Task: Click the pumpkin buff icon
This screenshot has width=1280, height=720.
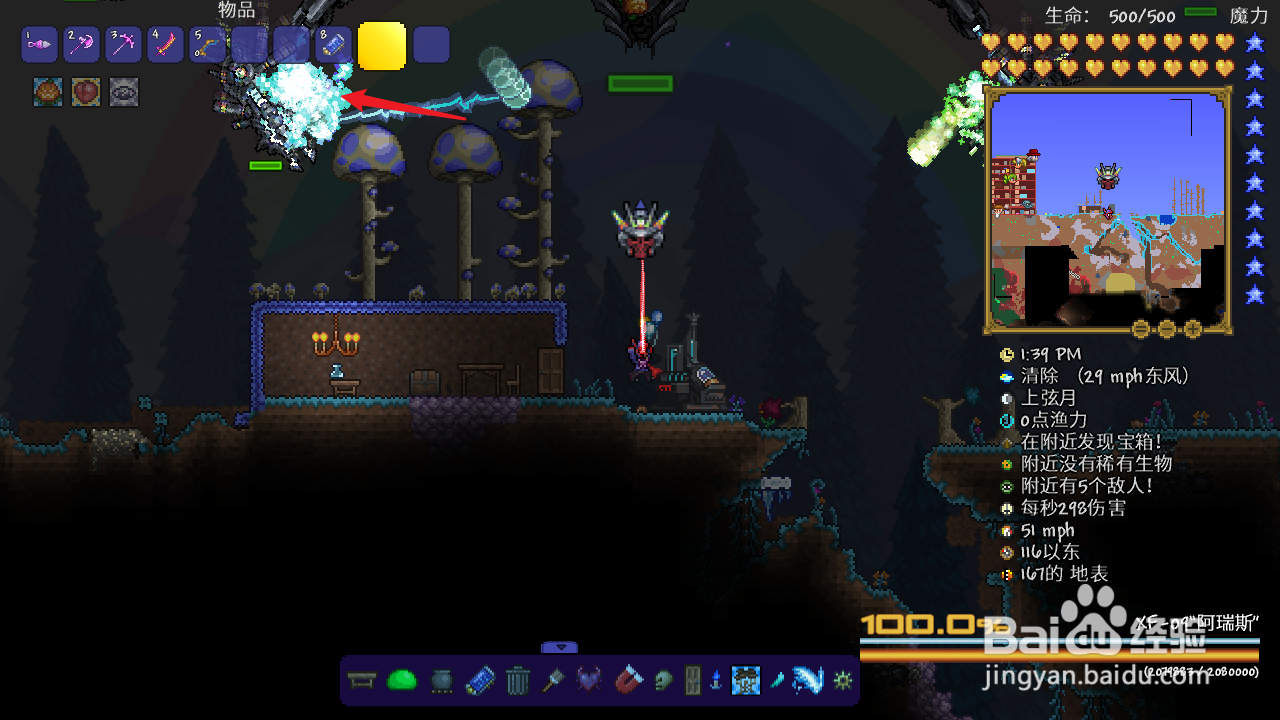Action: click(x=48, y=92)
